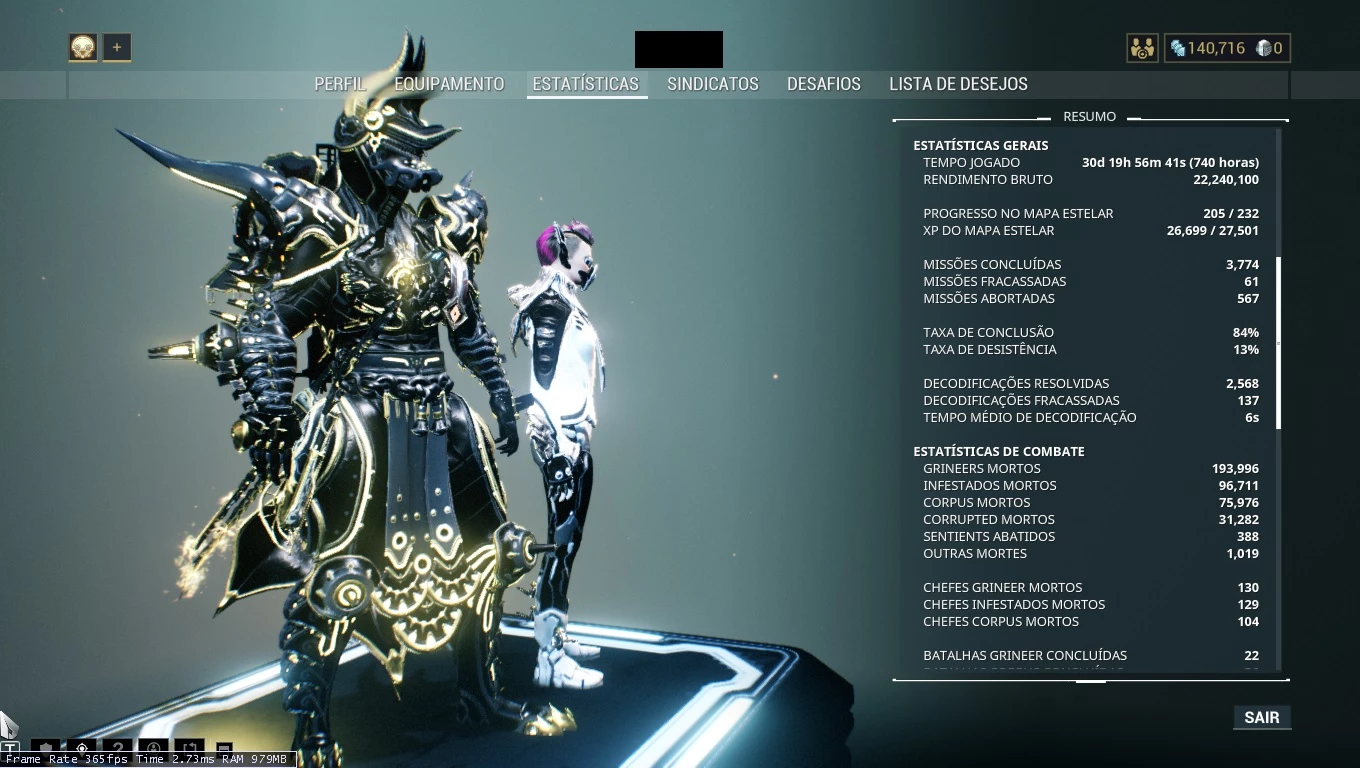
Task: Open the Equipamento tab
Action: tap(449, 84)
